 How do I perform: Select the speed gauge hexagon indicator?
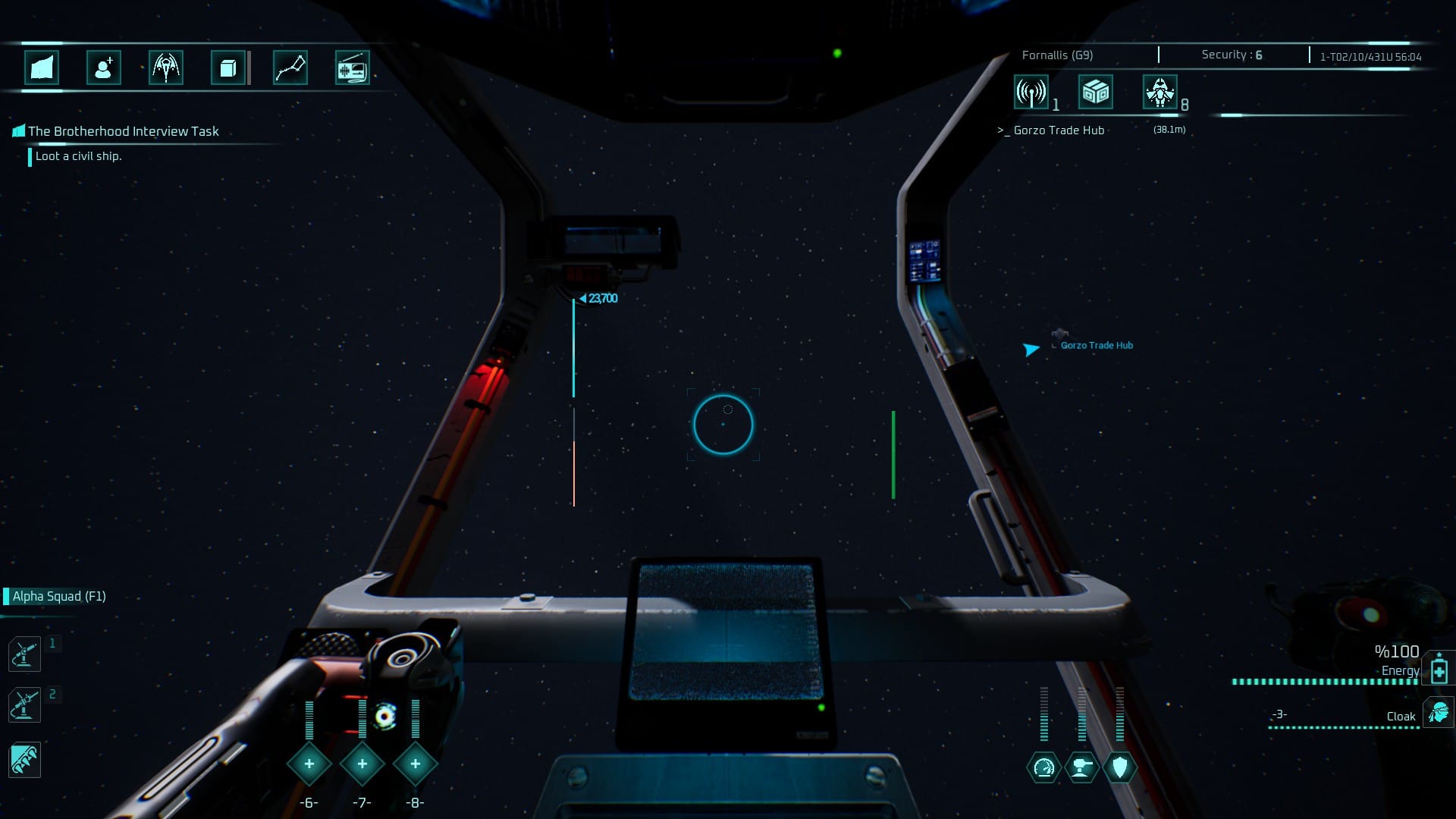tap(1045, 767)
